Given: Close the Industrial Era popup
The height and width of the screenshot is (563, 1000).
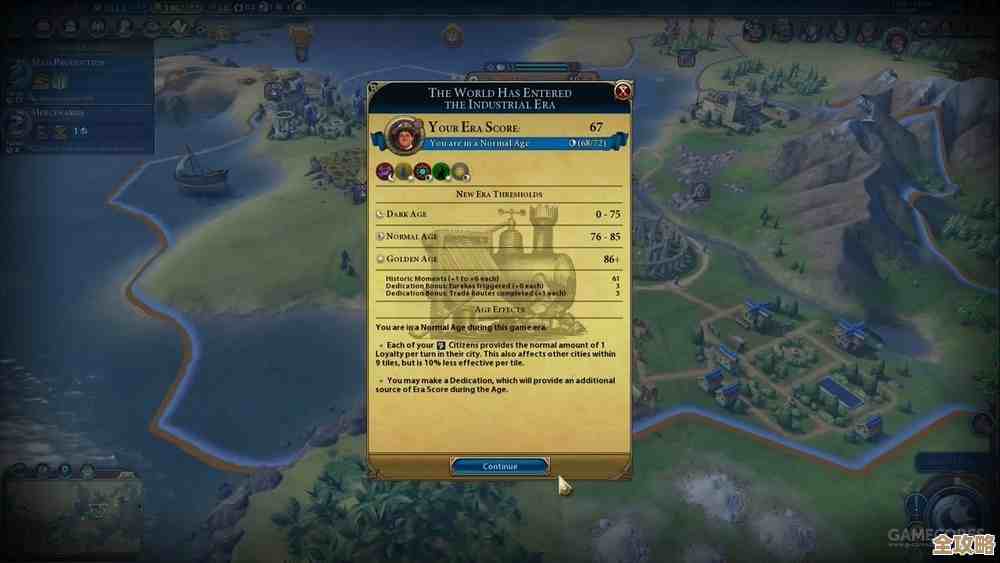Looking at the screenshot, I should [x=623, y=93].
